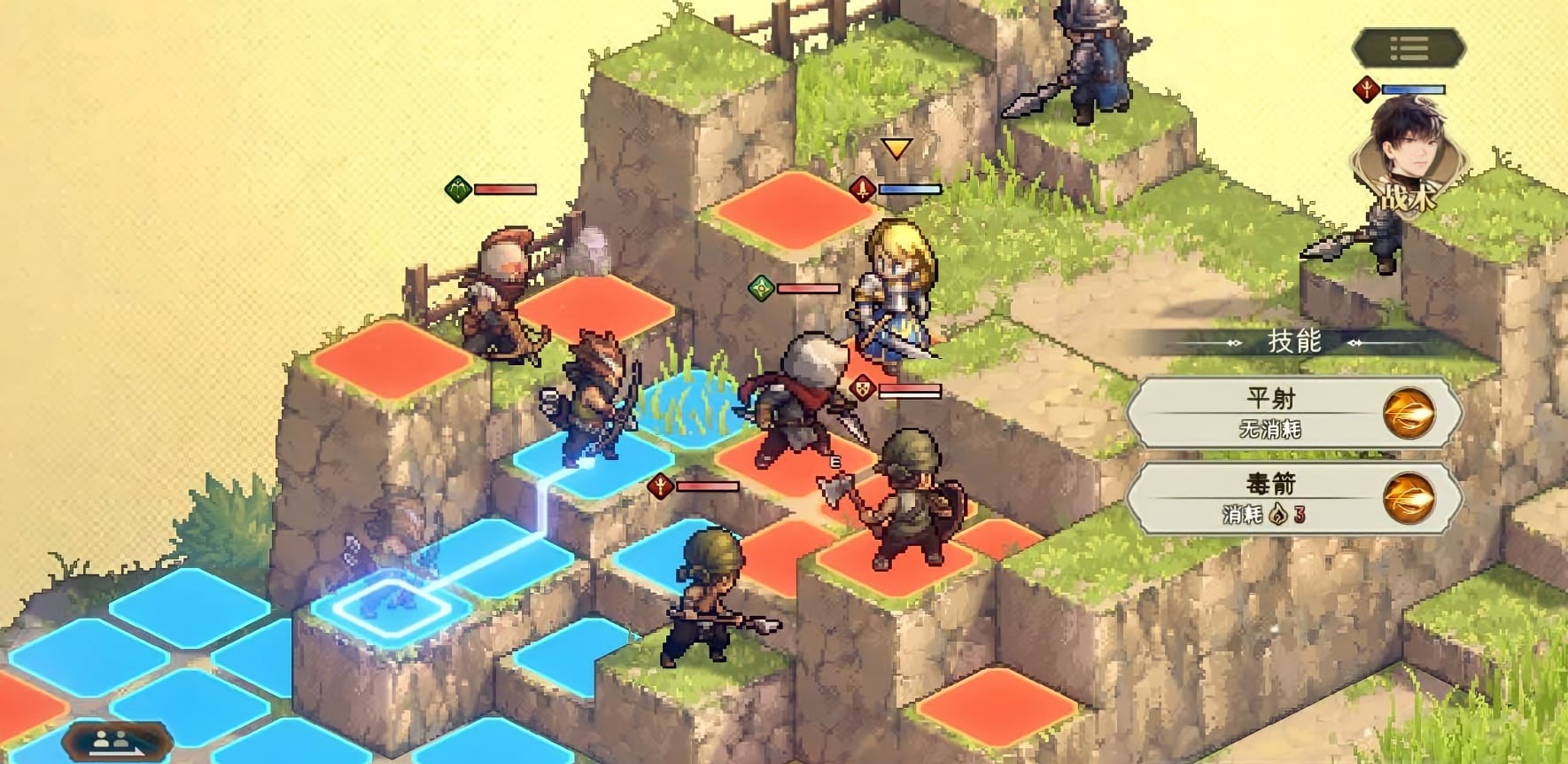The height and width of the screenshot is (764, 1568).
Task: Select the highlighted blue destination tile
Action: point(390,605)
